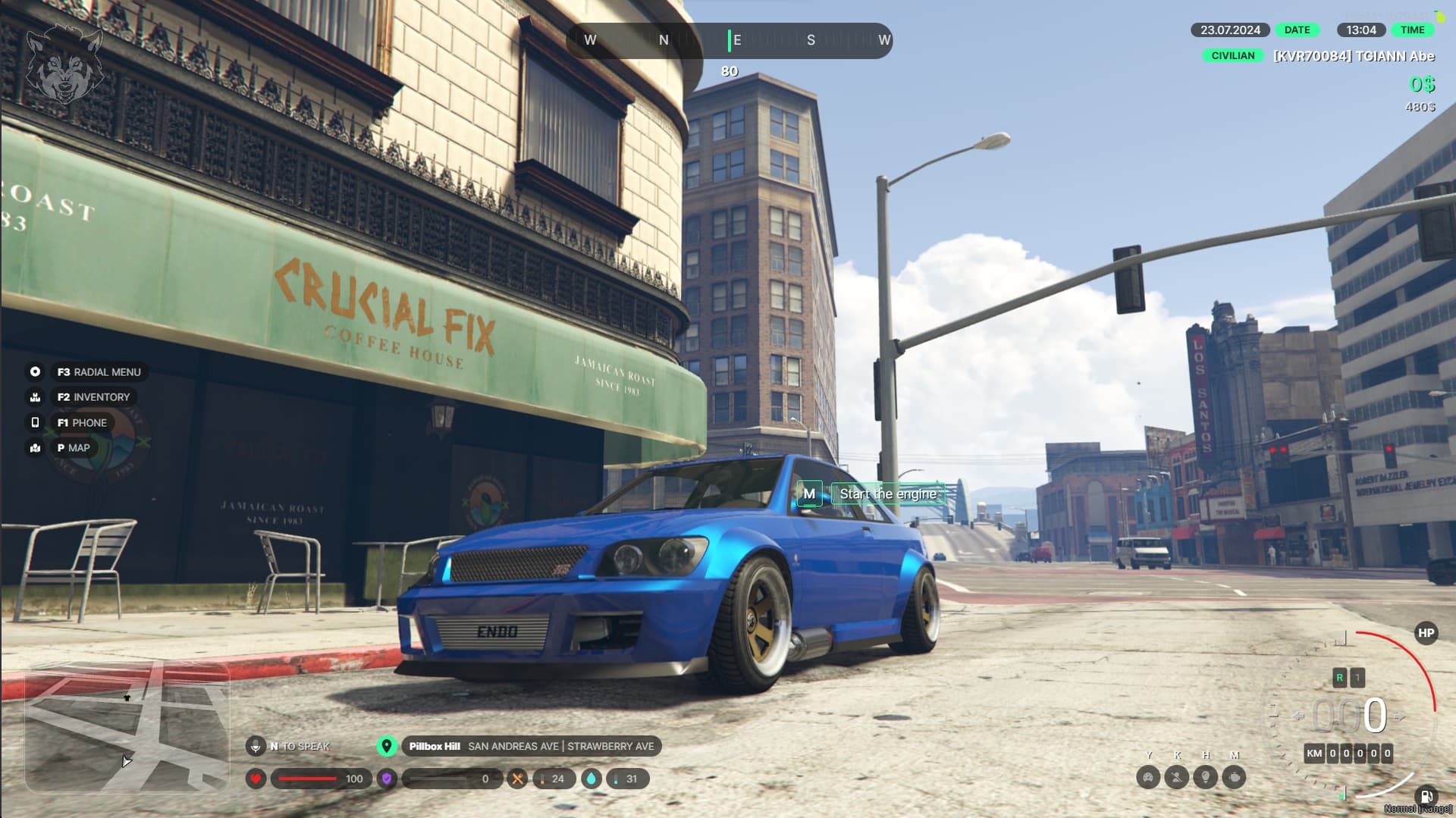Open the TIME display badge
The height and width of the screenshot is (818, 1456).
click(x=1412, y=30)
